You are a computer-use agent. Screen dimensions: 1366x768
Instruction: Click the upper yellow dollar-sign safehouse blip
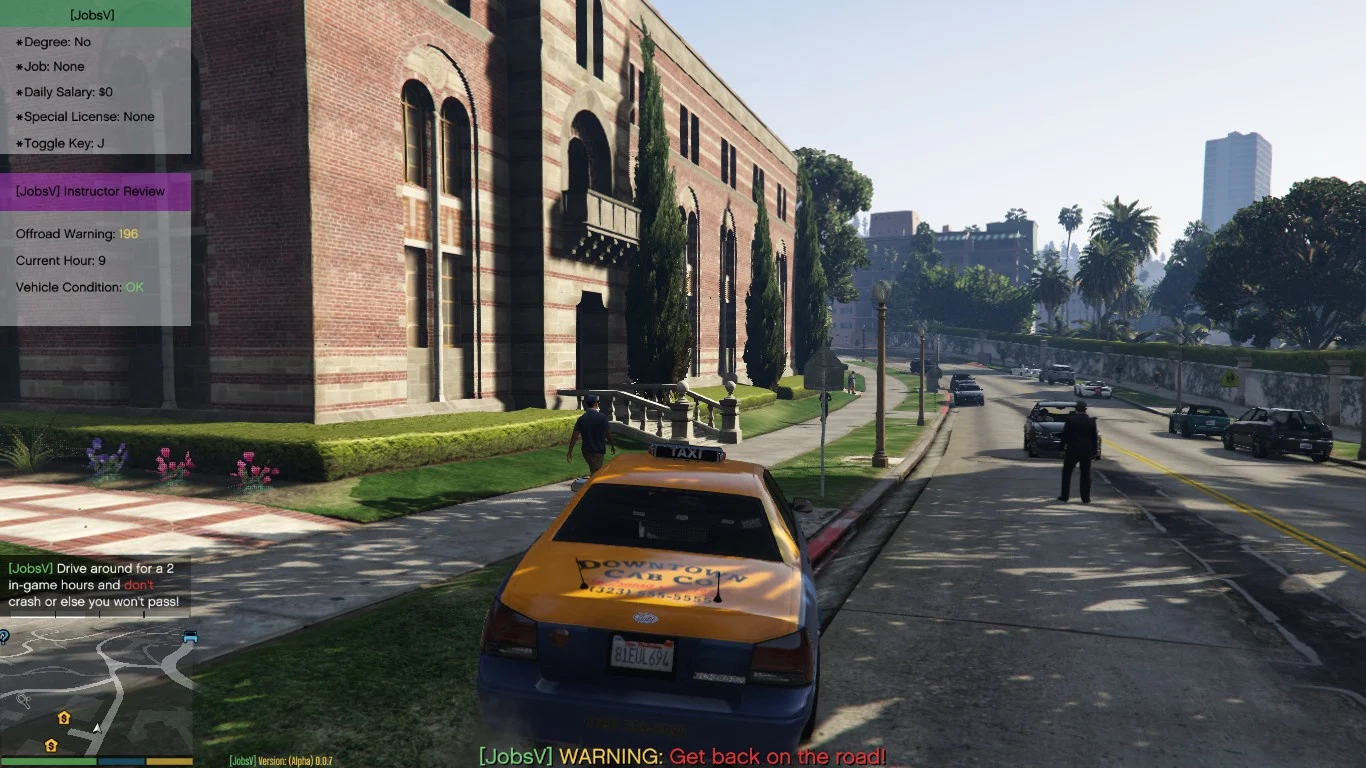(62, 718)
